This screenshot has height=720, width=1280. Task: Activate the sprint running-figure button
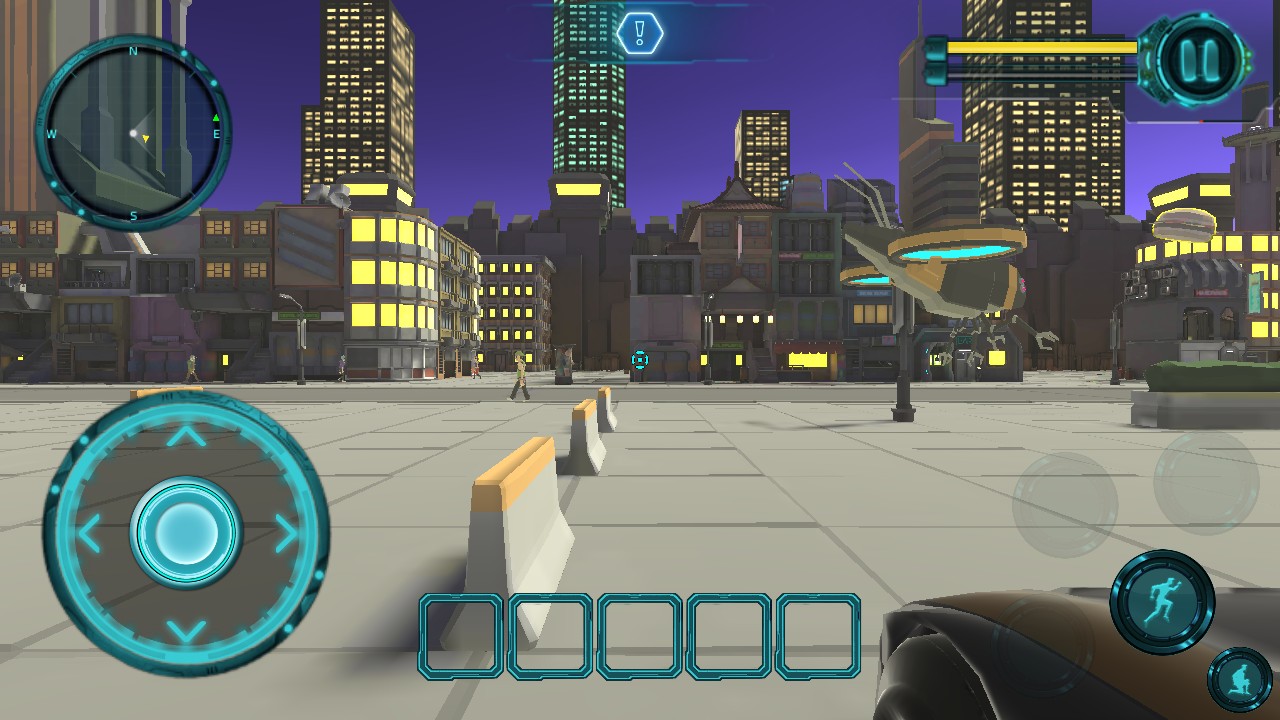1162,602
